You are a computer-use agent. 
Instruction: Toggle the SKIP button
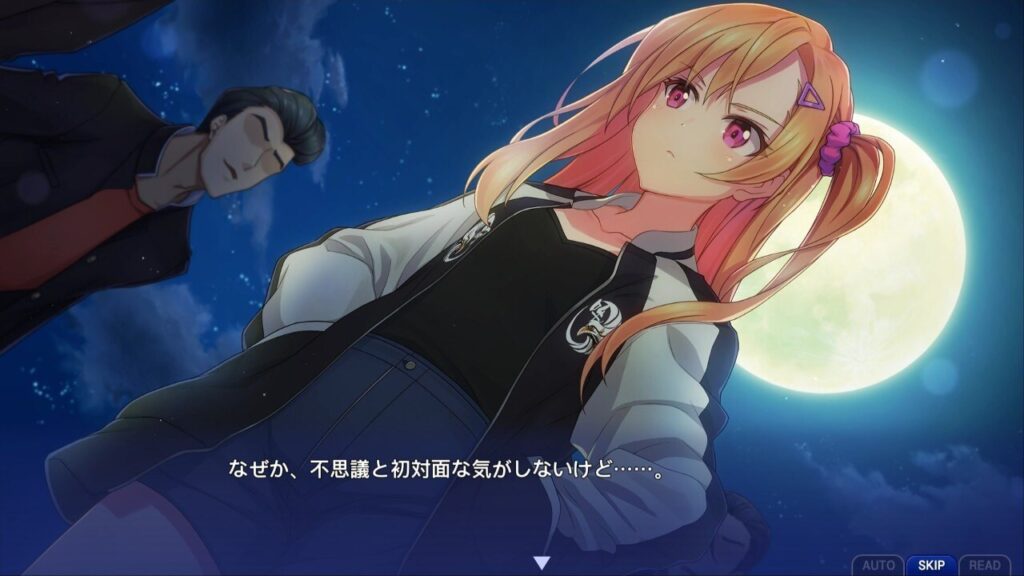(931, 565)
